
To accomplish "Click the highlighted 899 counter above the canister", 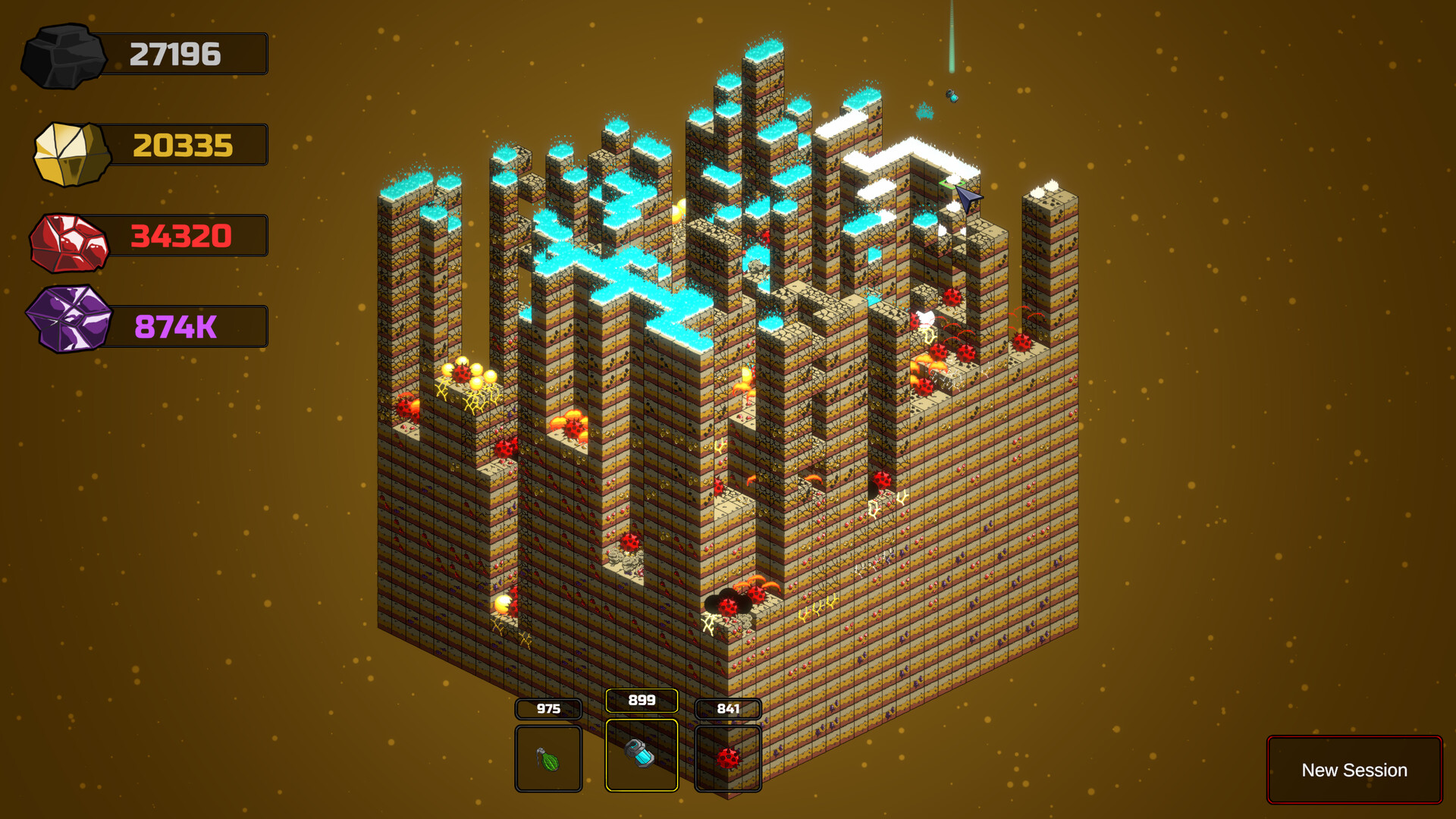I will [x=641, y=701].
